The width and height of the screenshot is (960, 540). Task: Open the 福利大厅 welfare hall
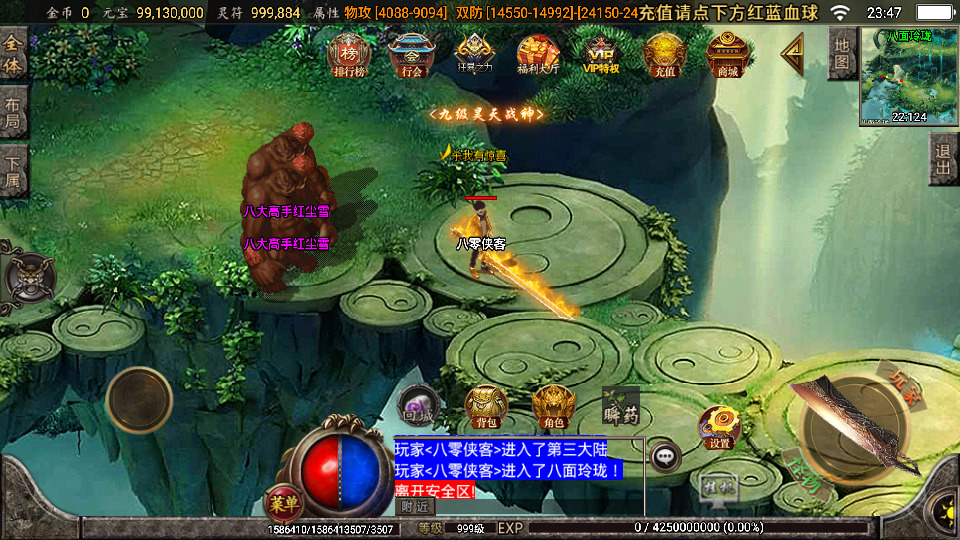537,54
